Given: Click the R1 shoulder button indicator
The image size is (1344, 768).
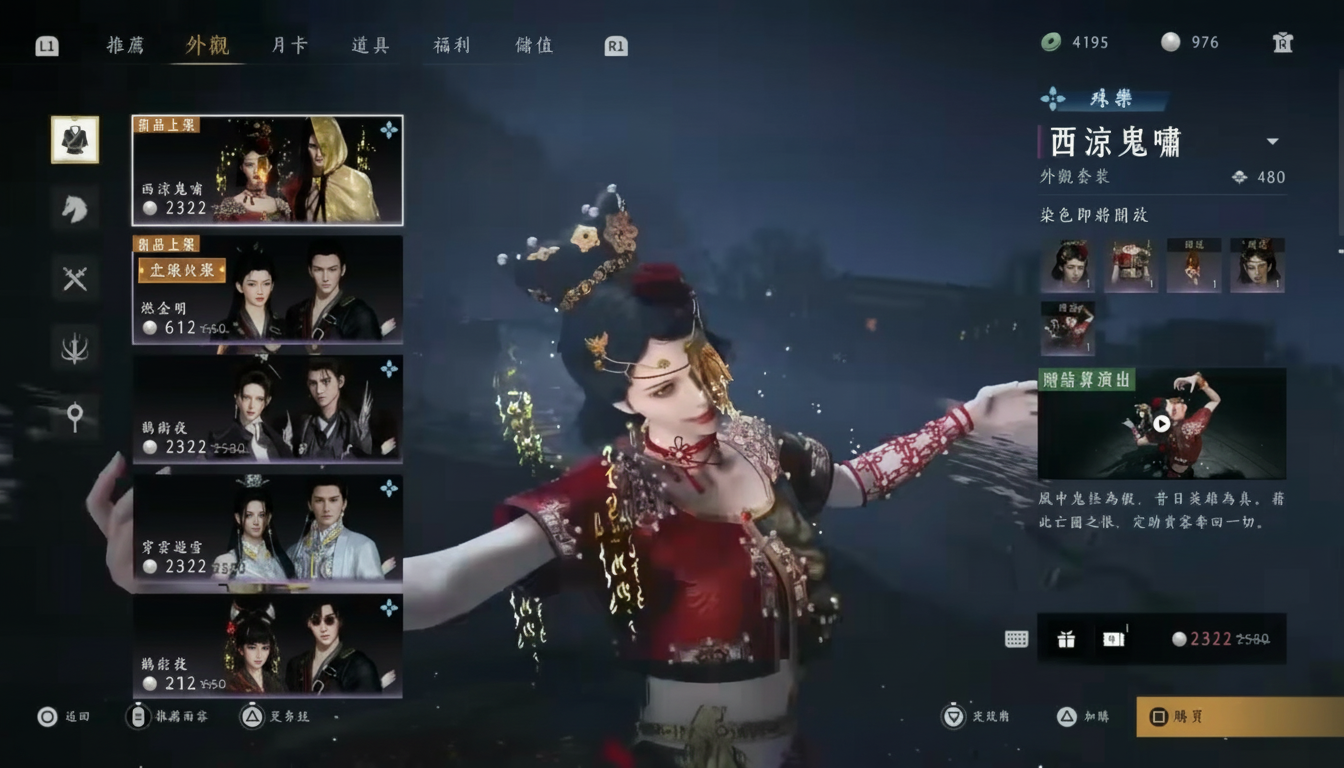Looking at the screenshot, I should pyautogui.click(x=613, y=45).
